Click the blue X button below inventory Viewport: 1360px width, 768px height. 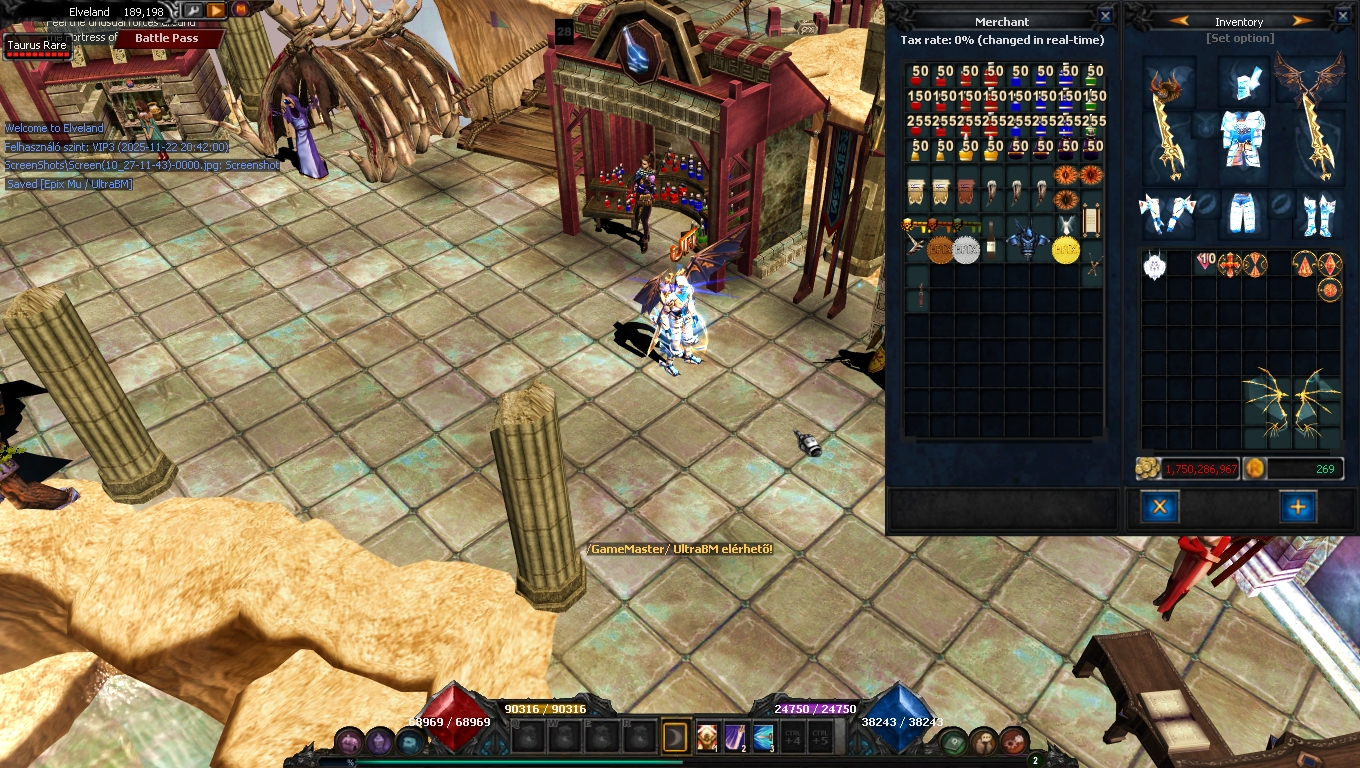(x=1160, y=507)
